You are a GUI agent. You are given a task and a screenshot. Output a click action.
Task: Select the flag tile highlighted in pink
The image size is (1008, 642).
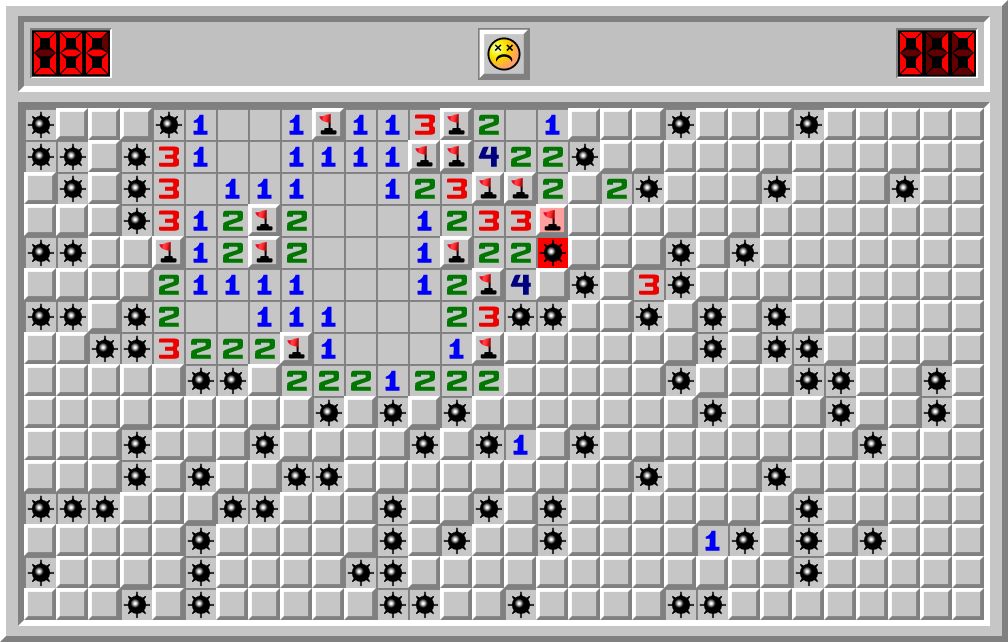(x=552, y=221)
